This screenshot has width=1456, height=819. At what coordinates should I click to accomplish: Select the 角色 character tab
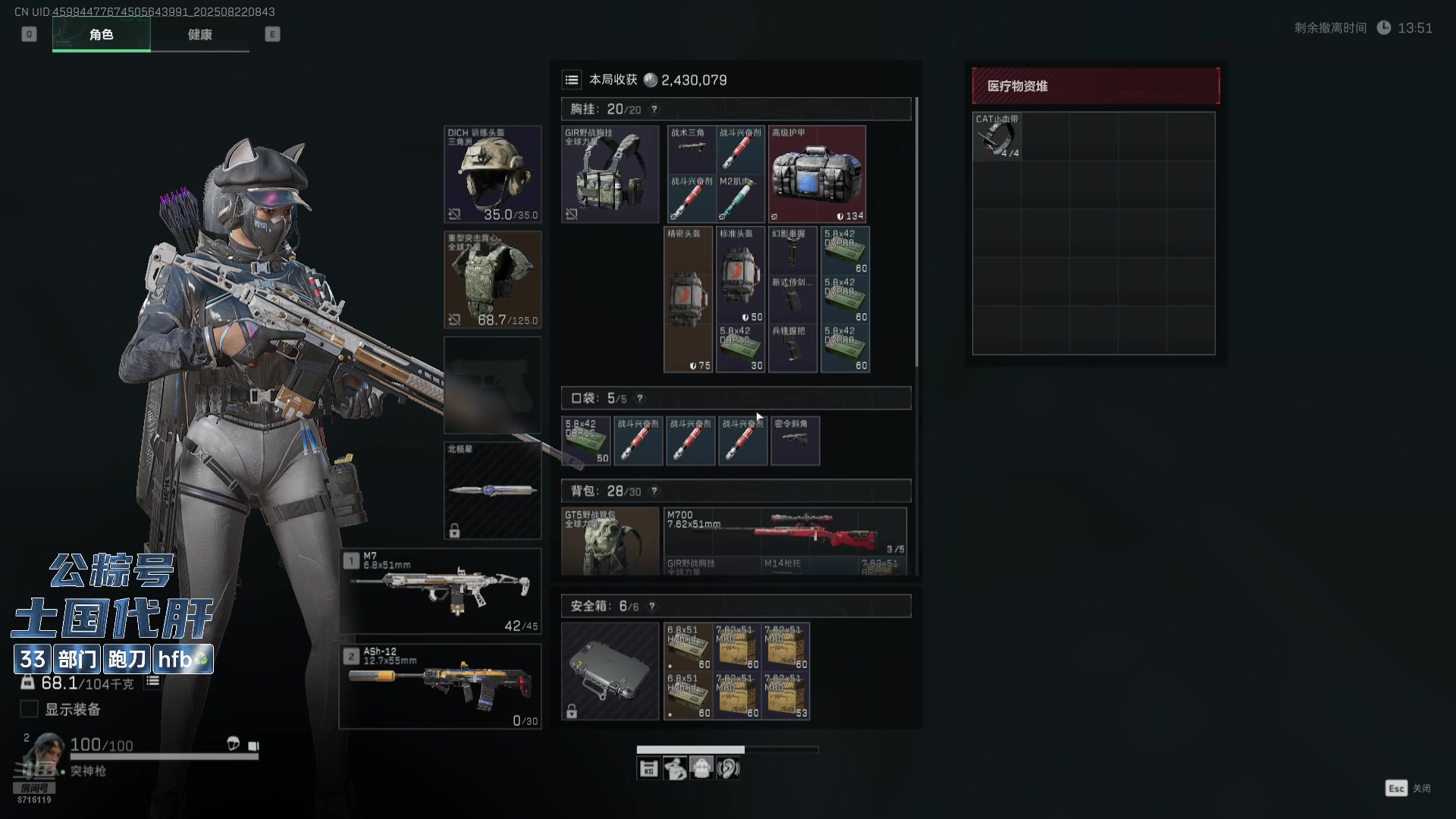[x=101, y=35]
